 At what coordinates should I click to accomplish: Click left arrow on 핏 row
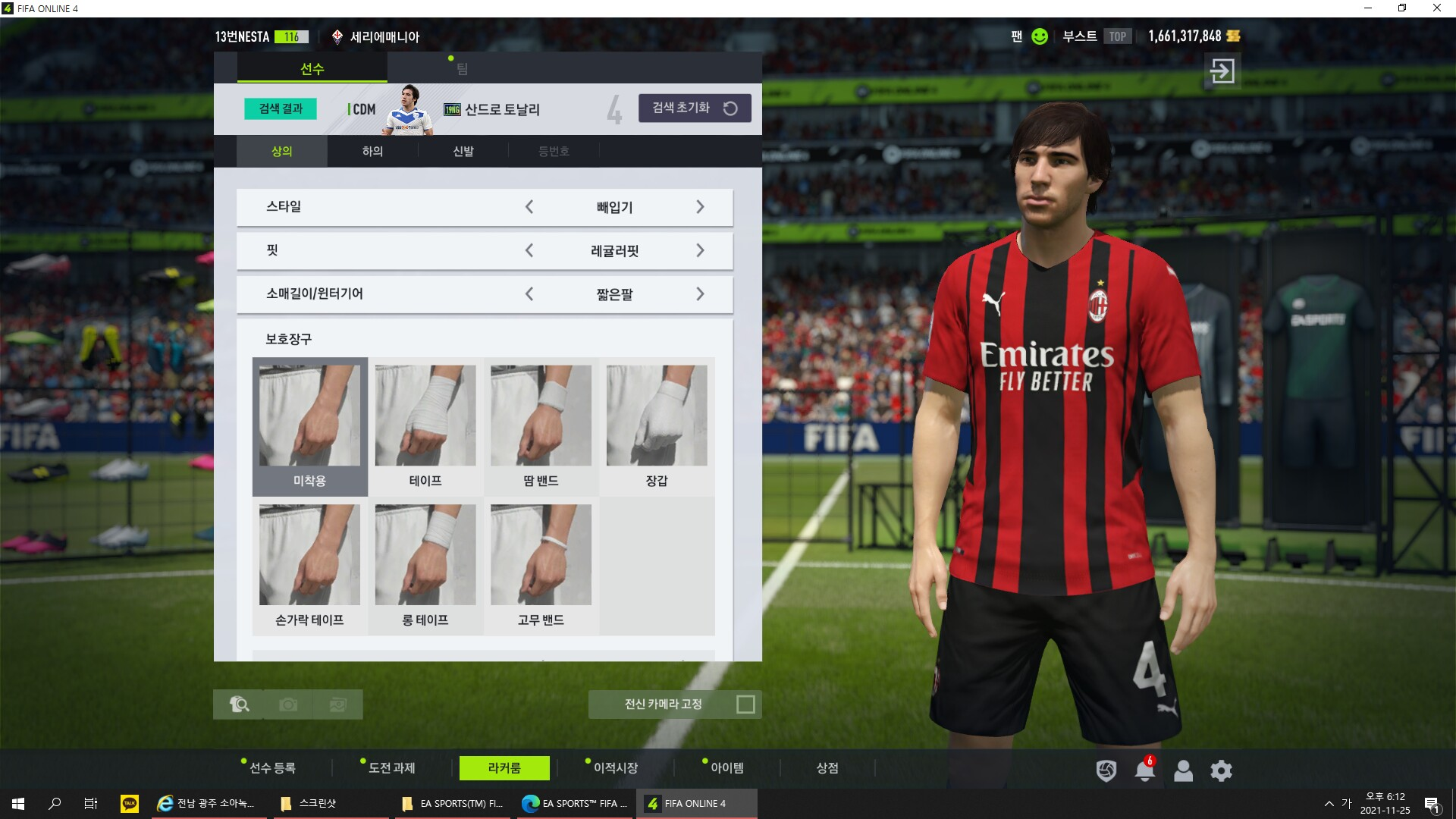pos(529,250)
